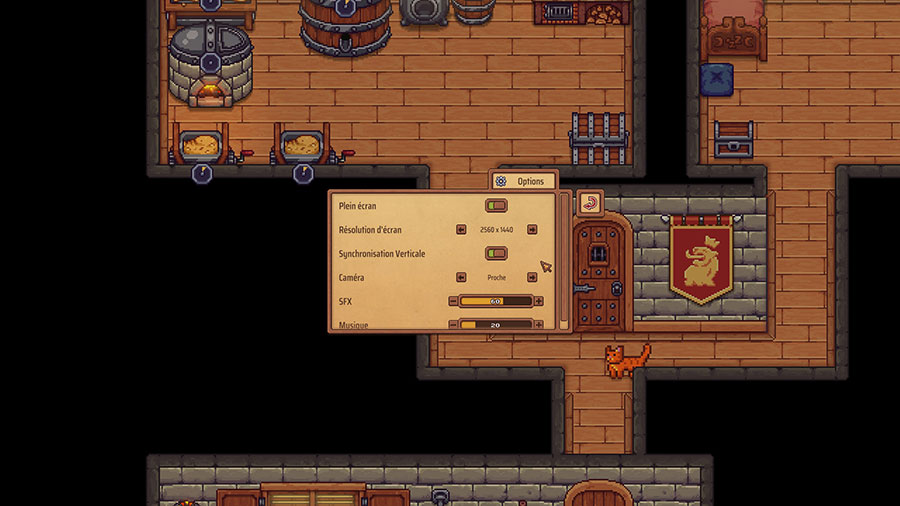The height and width of the screenshot is (506, 900).
Task: Toggle the Plein écran switch
Action: pos(496,206)
